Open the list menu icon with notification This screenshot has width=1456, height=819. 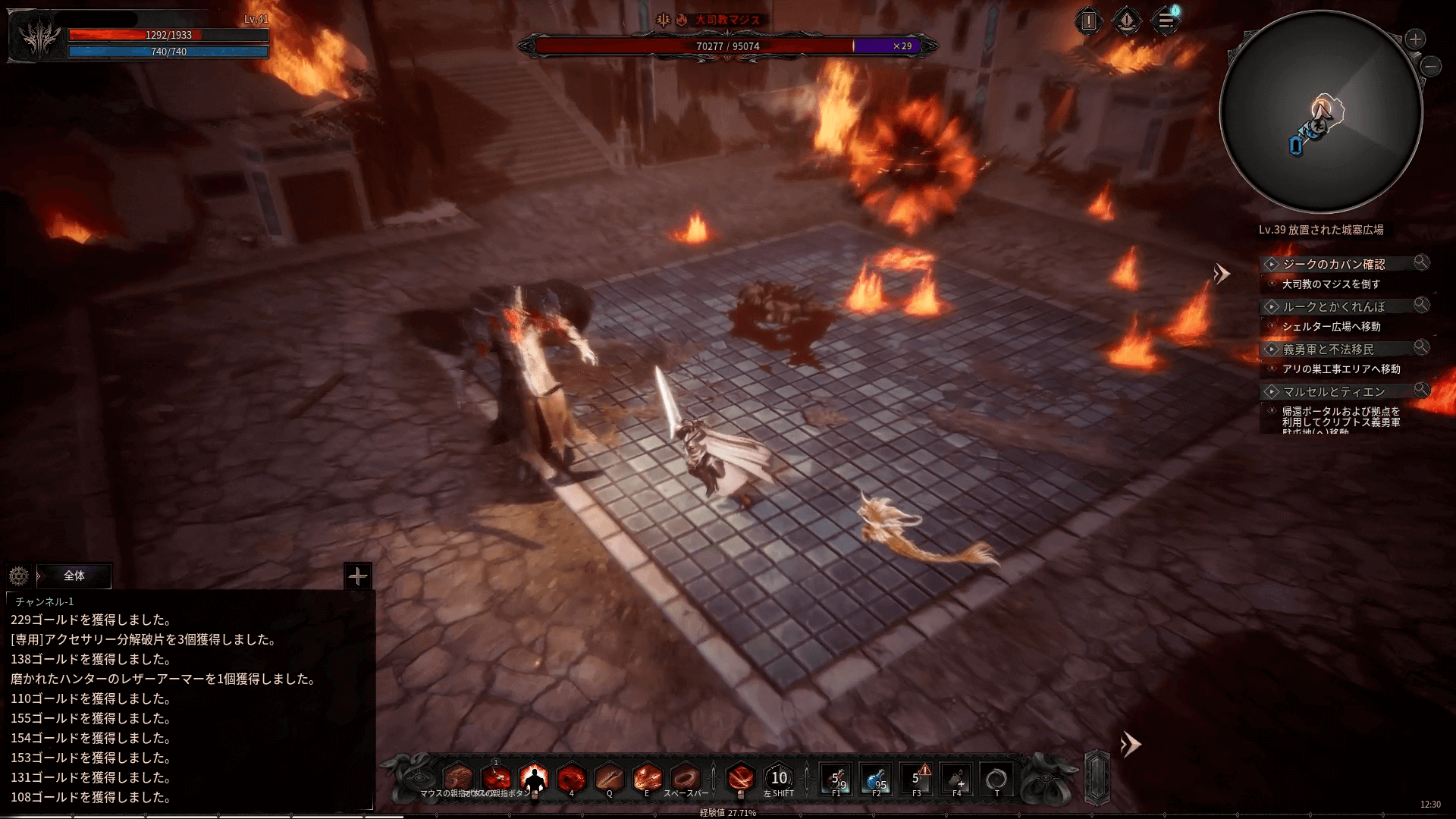pyautogui.click(x=1166, y=20)
